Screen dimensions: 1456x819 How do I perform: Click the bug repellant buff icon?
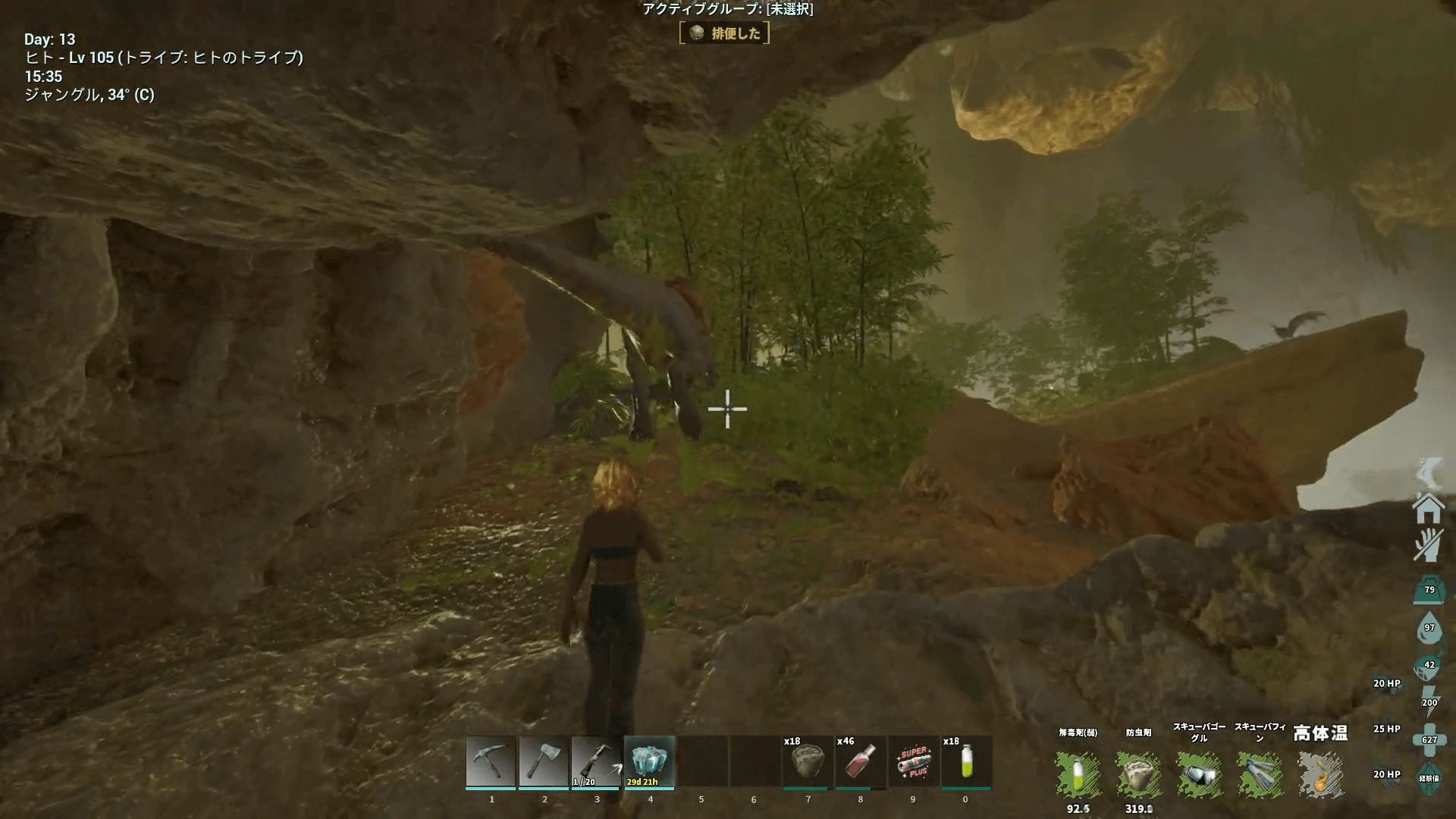pyautogui.click(x=1138, y=775)
